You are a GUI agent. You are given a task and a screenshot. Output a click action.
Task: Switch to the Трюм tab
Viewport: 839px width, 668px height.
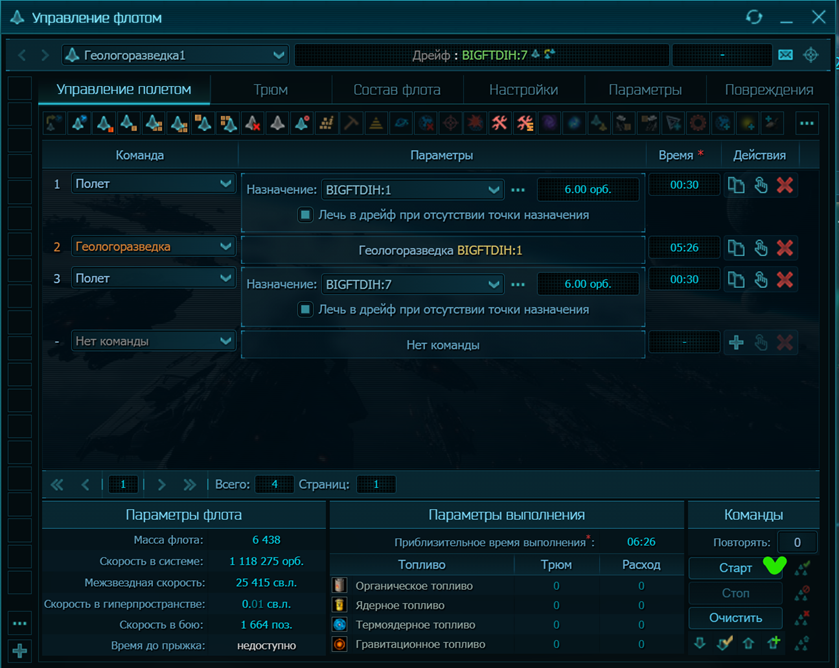(271, 90)
